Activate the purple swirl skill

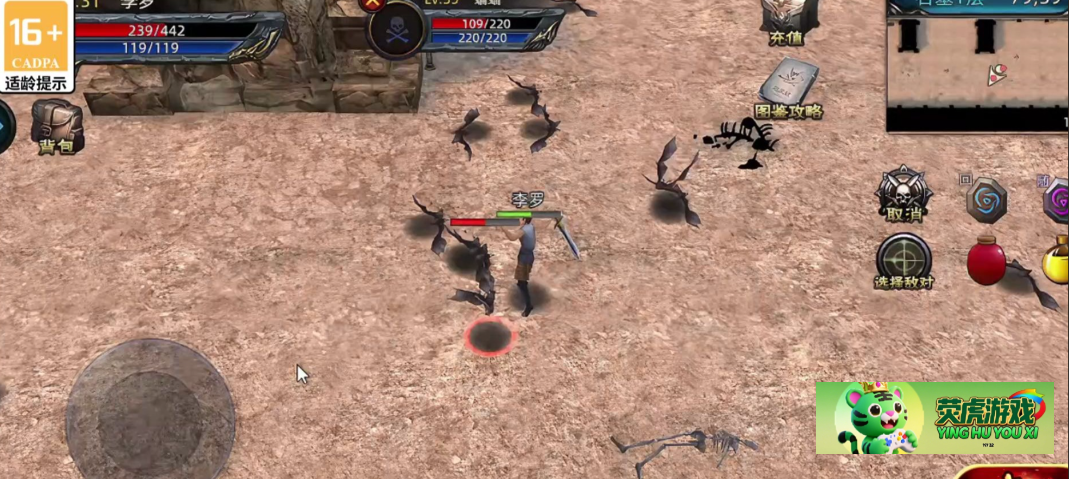pos(1057,200)
